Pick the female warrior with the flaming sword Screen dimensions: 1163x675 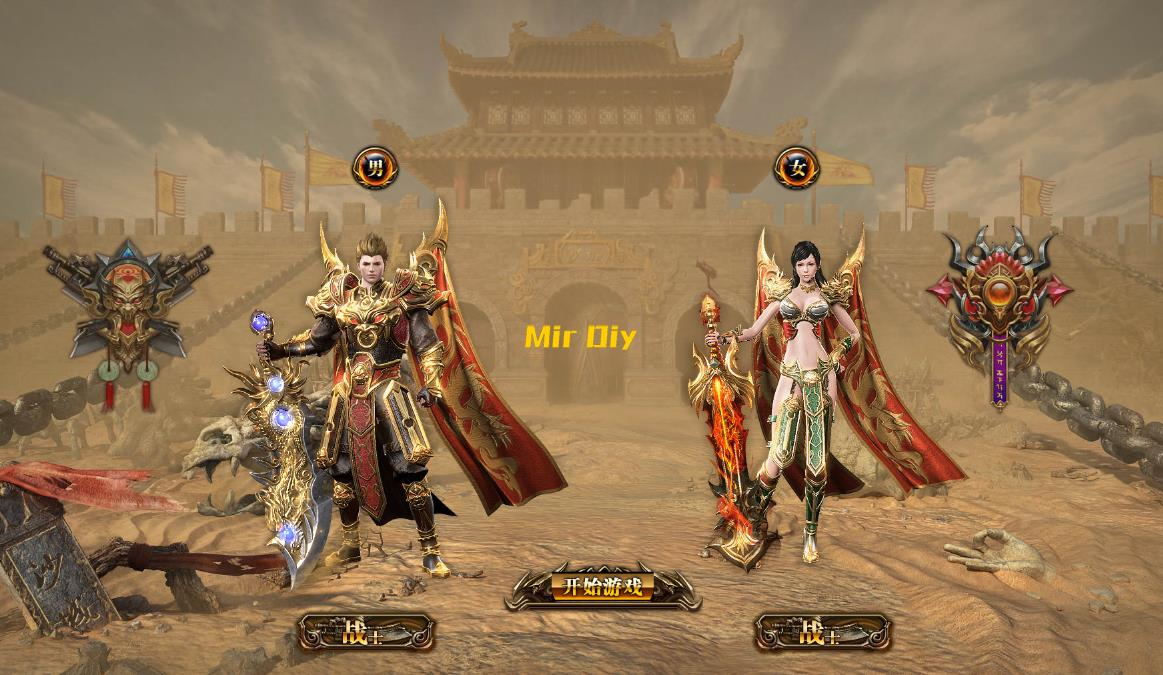(x=800, y=400)
